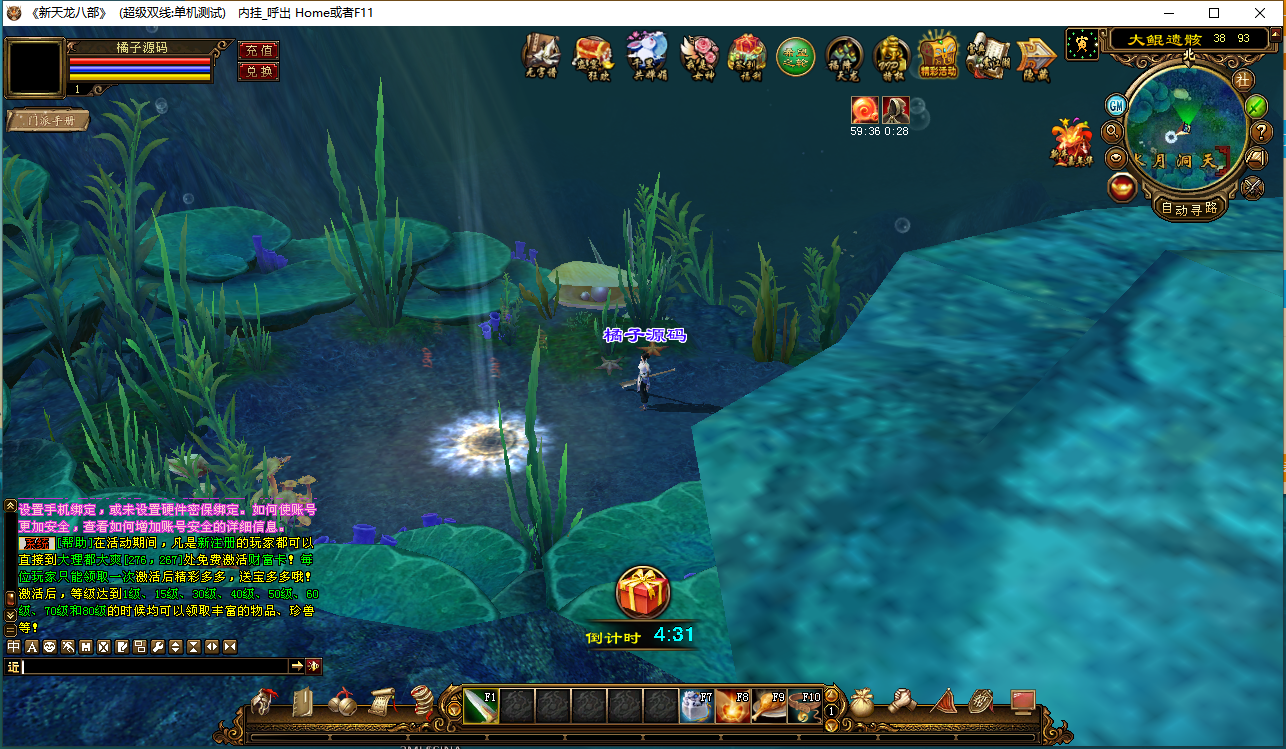Use the F9 roasted chicken leg item

(768, 706)
